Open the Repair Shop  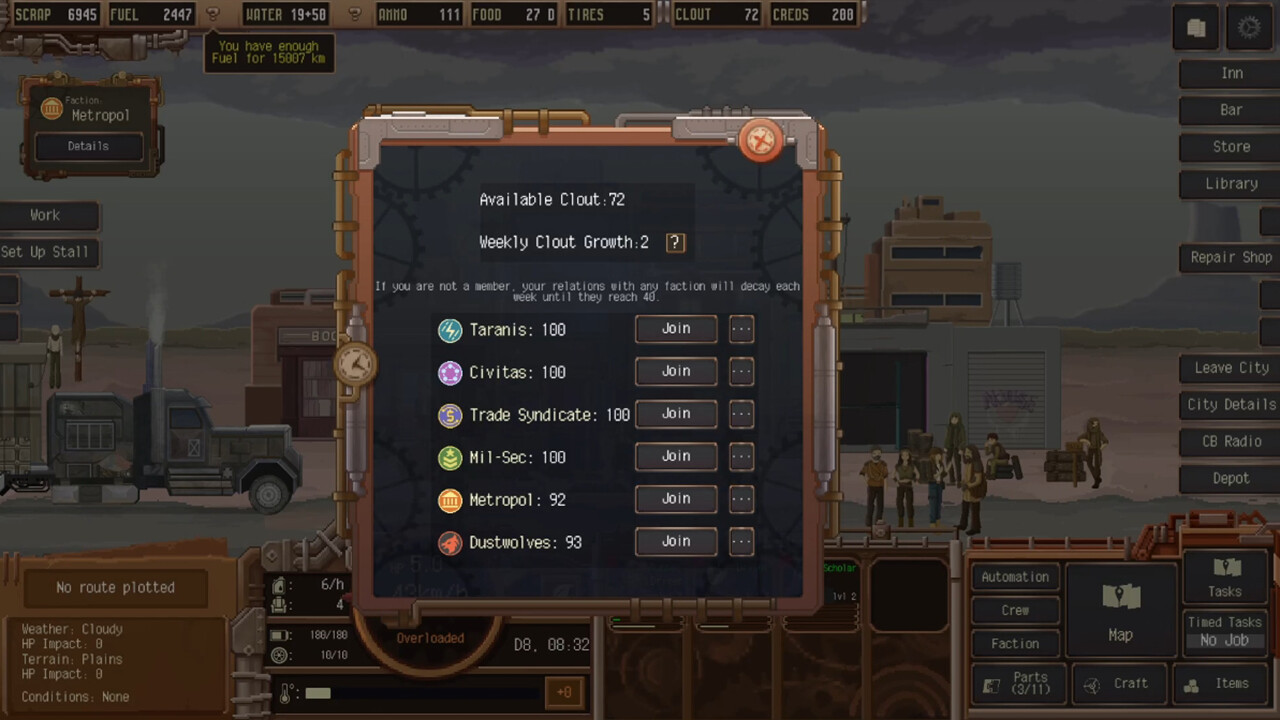click(x=1230, y=257)
